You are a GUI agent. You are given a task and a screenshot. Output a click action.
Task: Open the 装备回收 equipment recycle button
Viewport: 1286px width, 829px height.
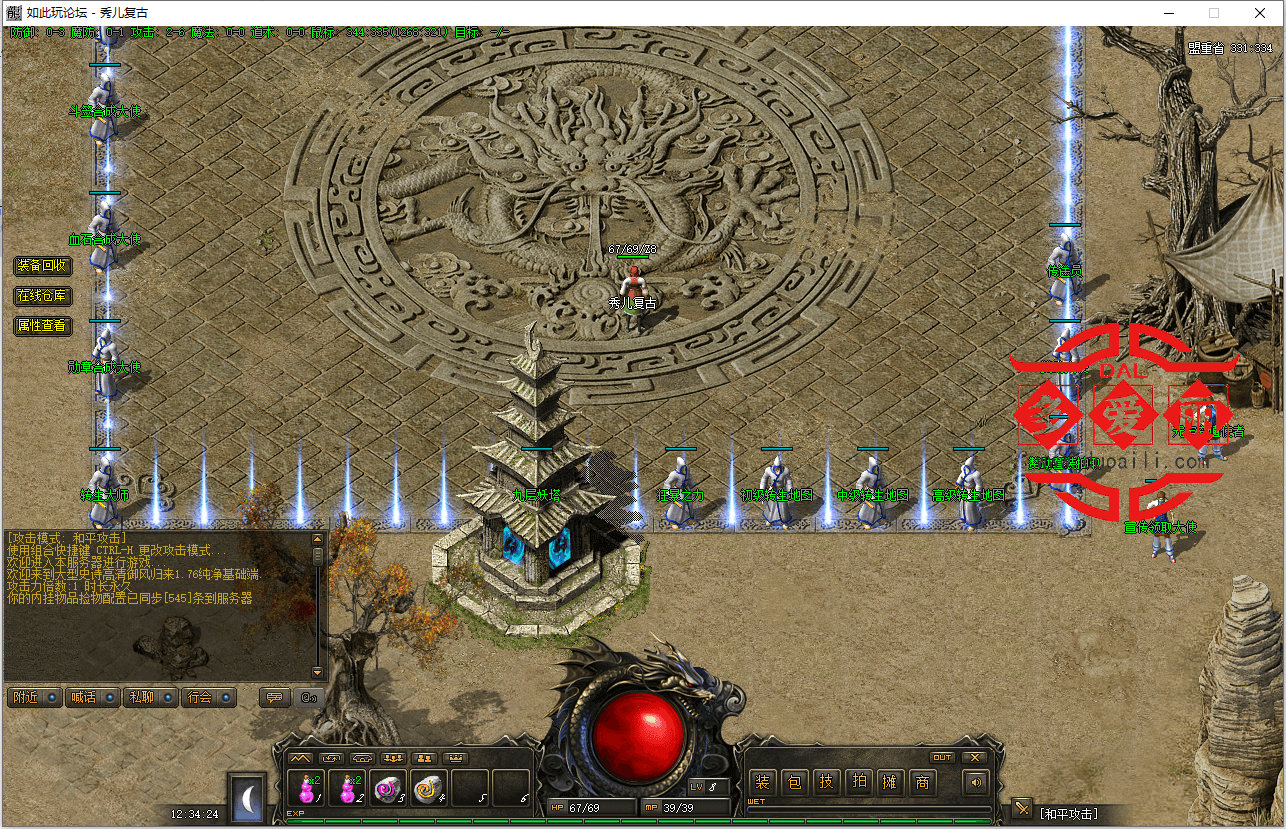click(x=42, y=266)
